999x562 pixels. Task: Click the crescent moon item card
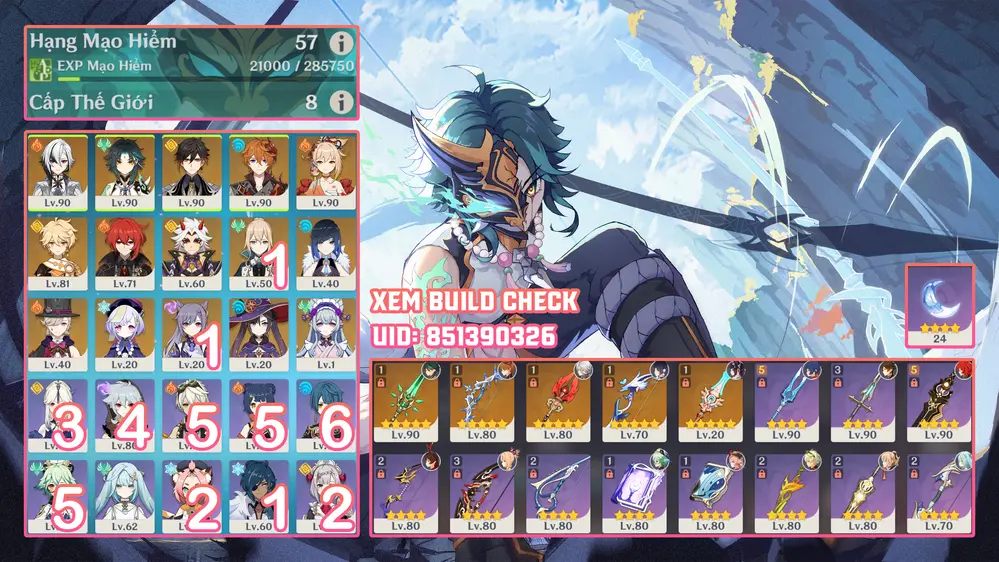click(939, 306)
